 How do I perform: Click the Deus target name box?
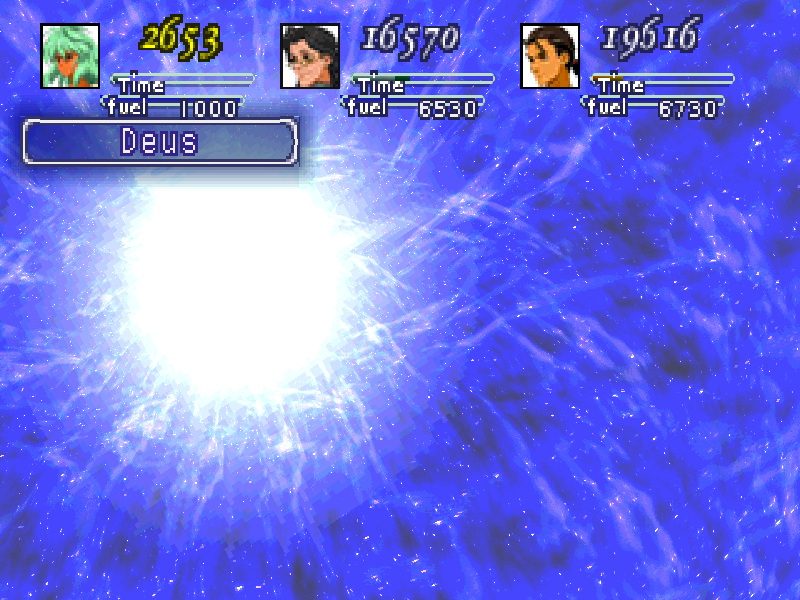(160, 142)
